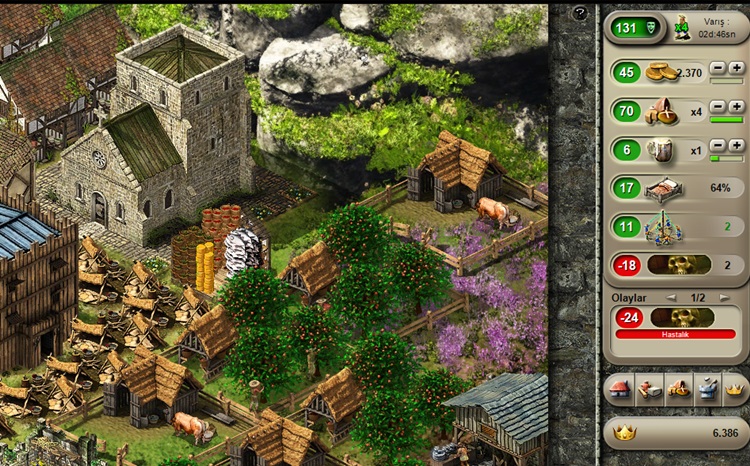
Task: Open the Hastalık disease event
Action: point(675,334)
